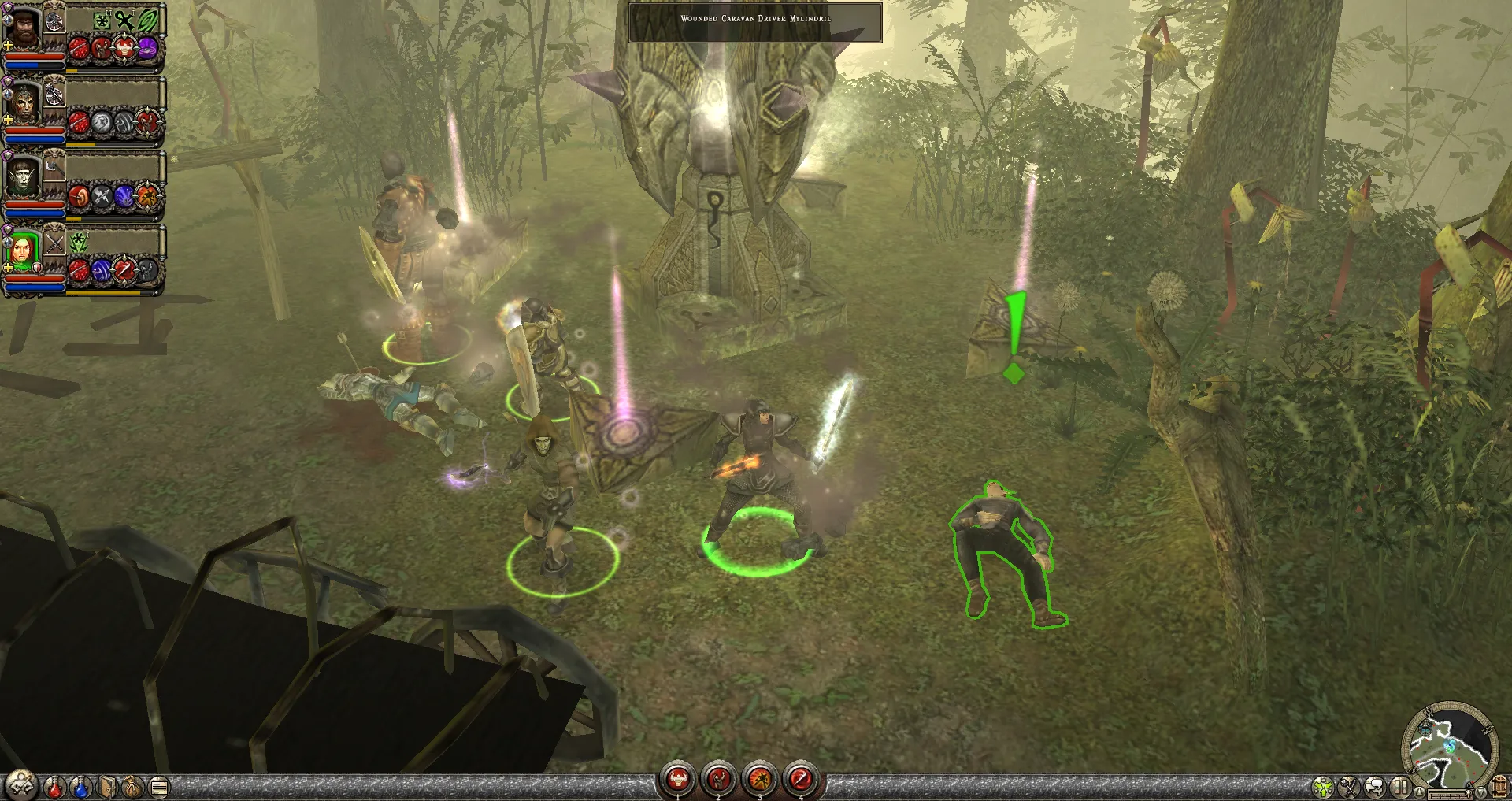Click the list panel icon beside the sack
Screen dimensions: 1512x801
point(158,786)
